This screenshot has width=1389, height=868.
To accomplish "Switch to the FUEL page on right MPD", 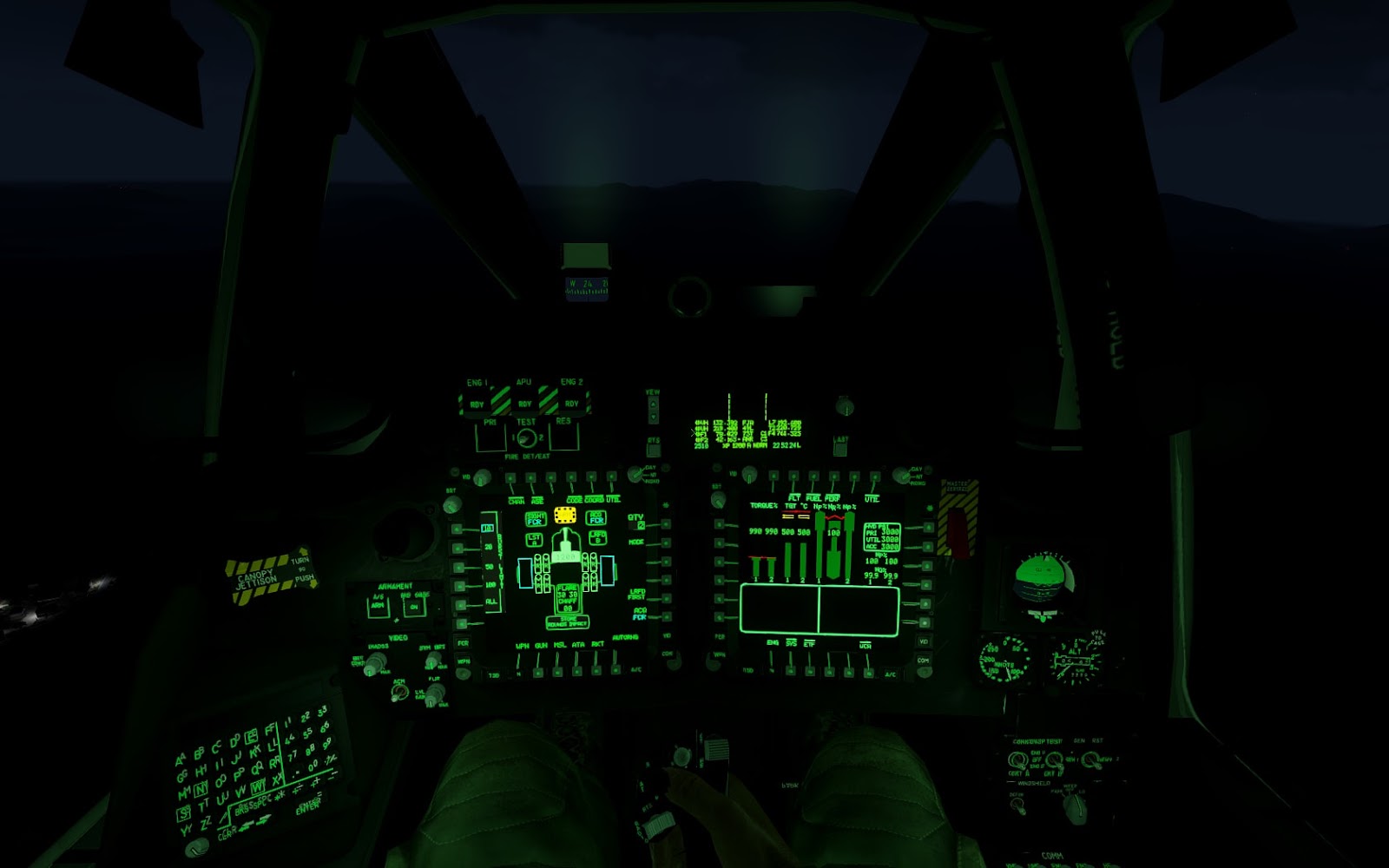I will pos(814,477).
